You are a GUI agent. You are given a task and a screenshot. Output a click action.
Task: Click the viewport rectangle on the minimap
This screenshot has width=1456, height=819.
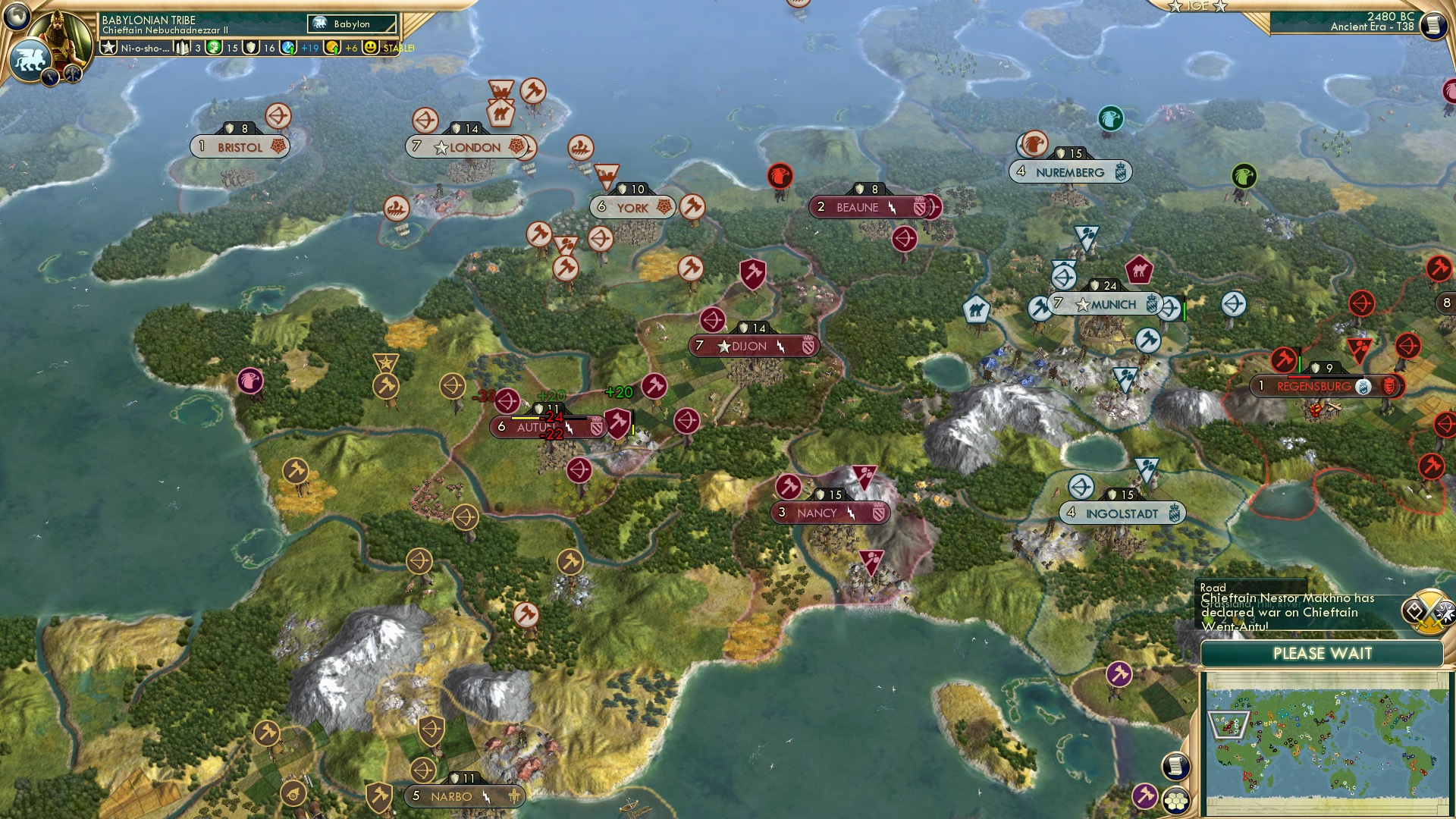1228,724
